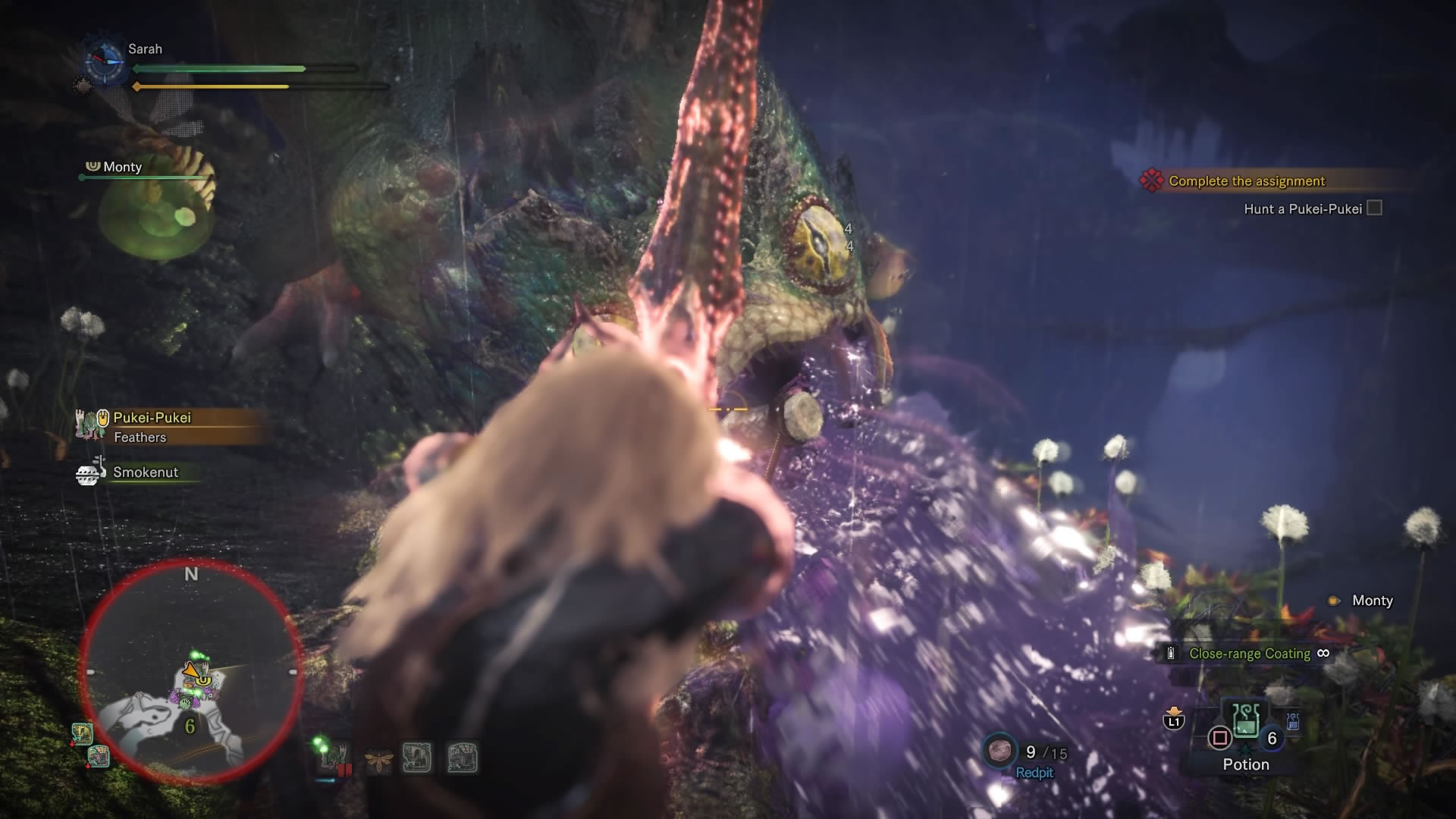Click the Close-range Coating bottle icon
The image size is (1456, 819).
1172,652
